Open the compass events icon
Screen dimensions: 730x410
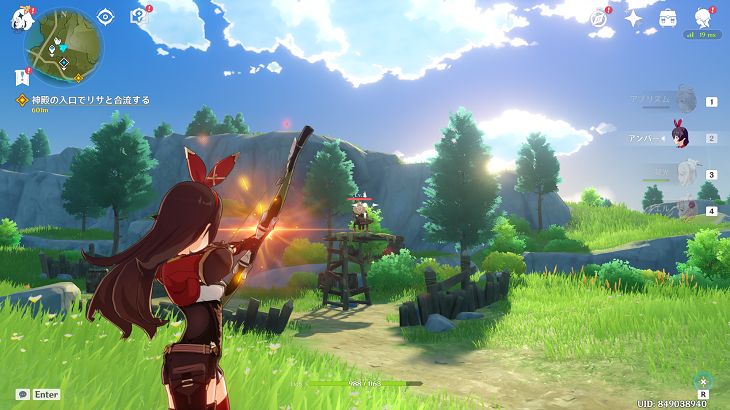point(599,18)
